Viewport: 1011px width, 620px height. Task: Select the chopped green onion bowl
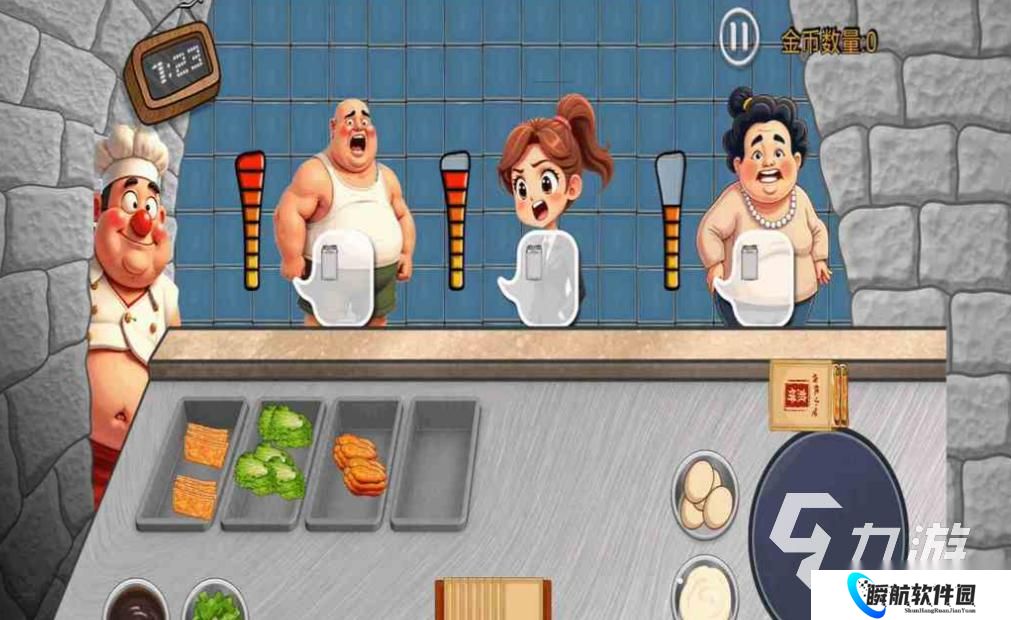216,603
